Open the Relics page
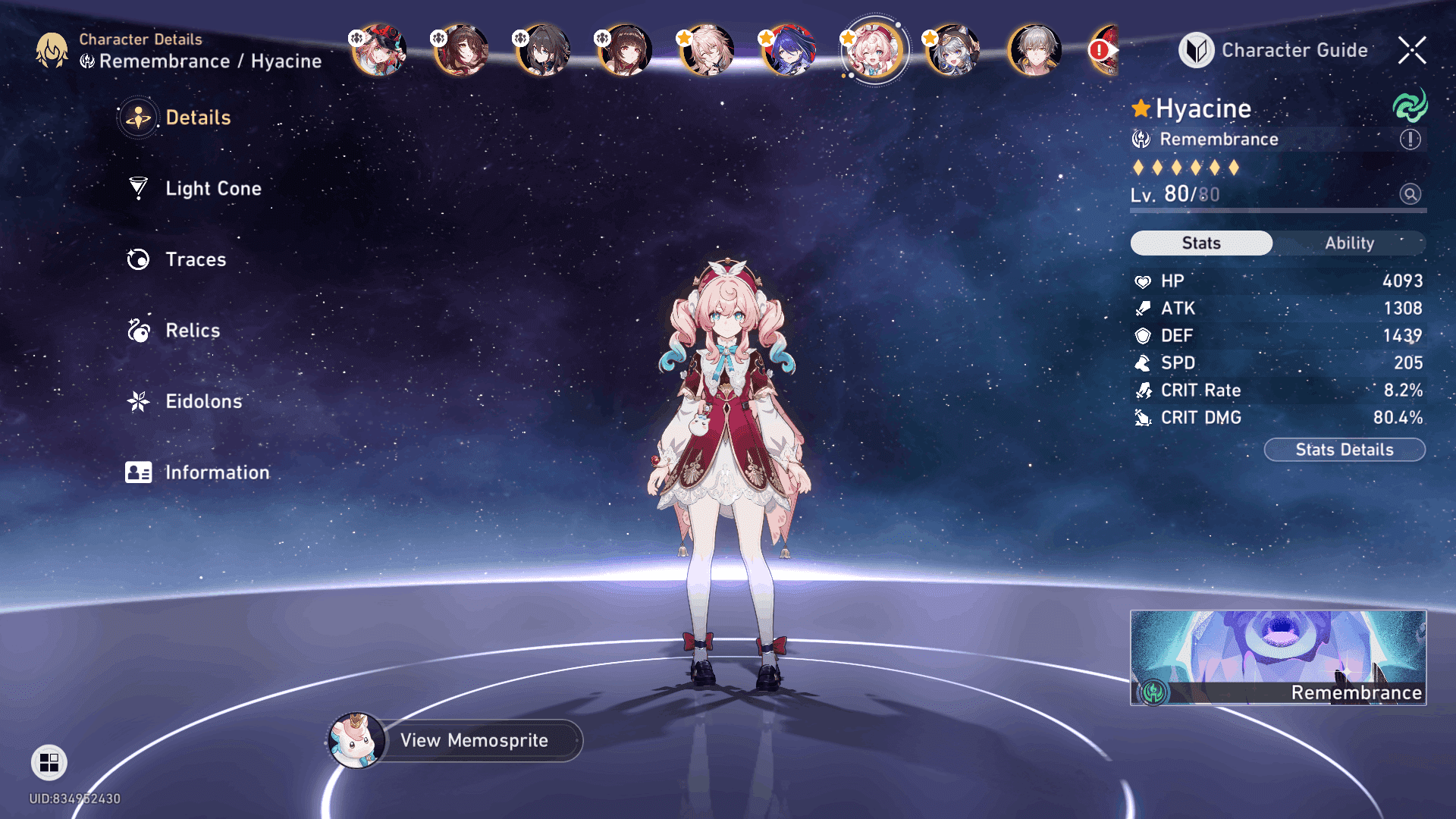The width and height of the screenshot is (1456, 819). tap(192, 331)
